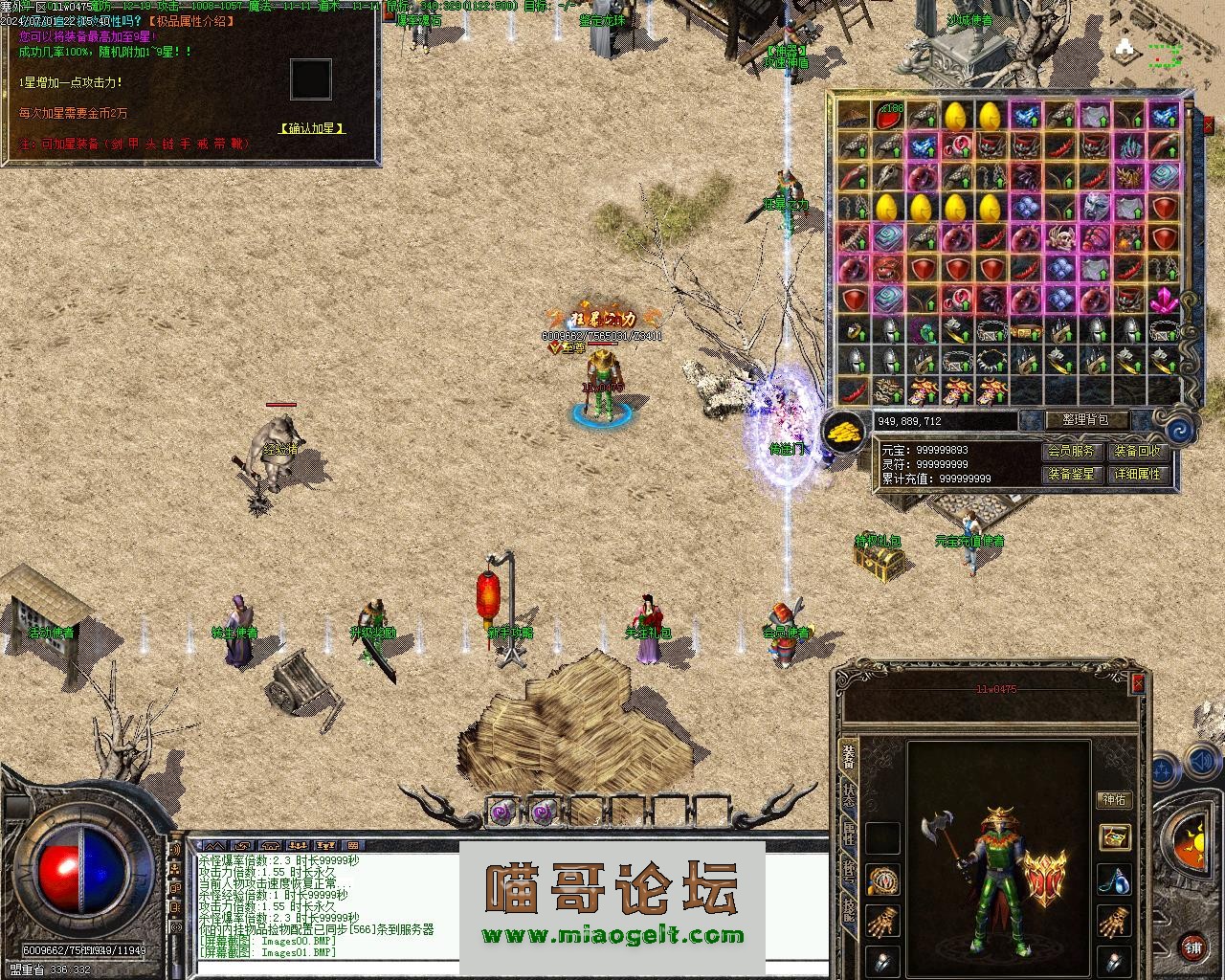Image resolution: width=1225 pixels, height=980 pixels.
Task: Click the 神佑 button on character panel
Action: [x=1114, y=800]
